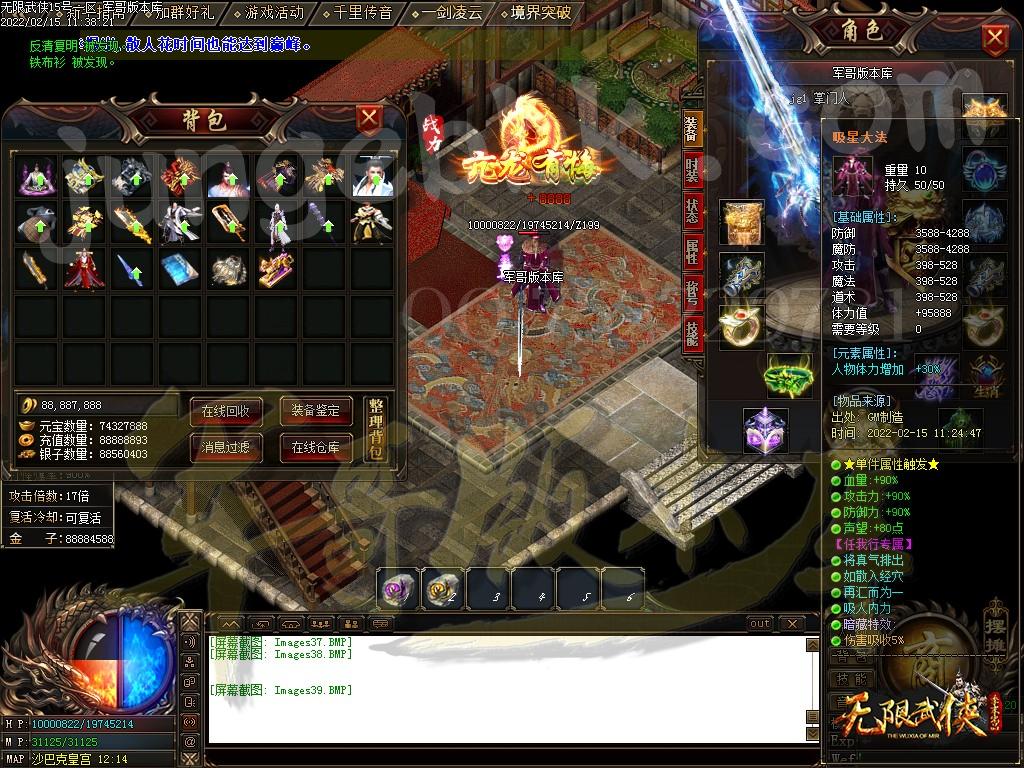
Task: Open the 在线仓库 online warehouse
Action: [x=316, y=447]
